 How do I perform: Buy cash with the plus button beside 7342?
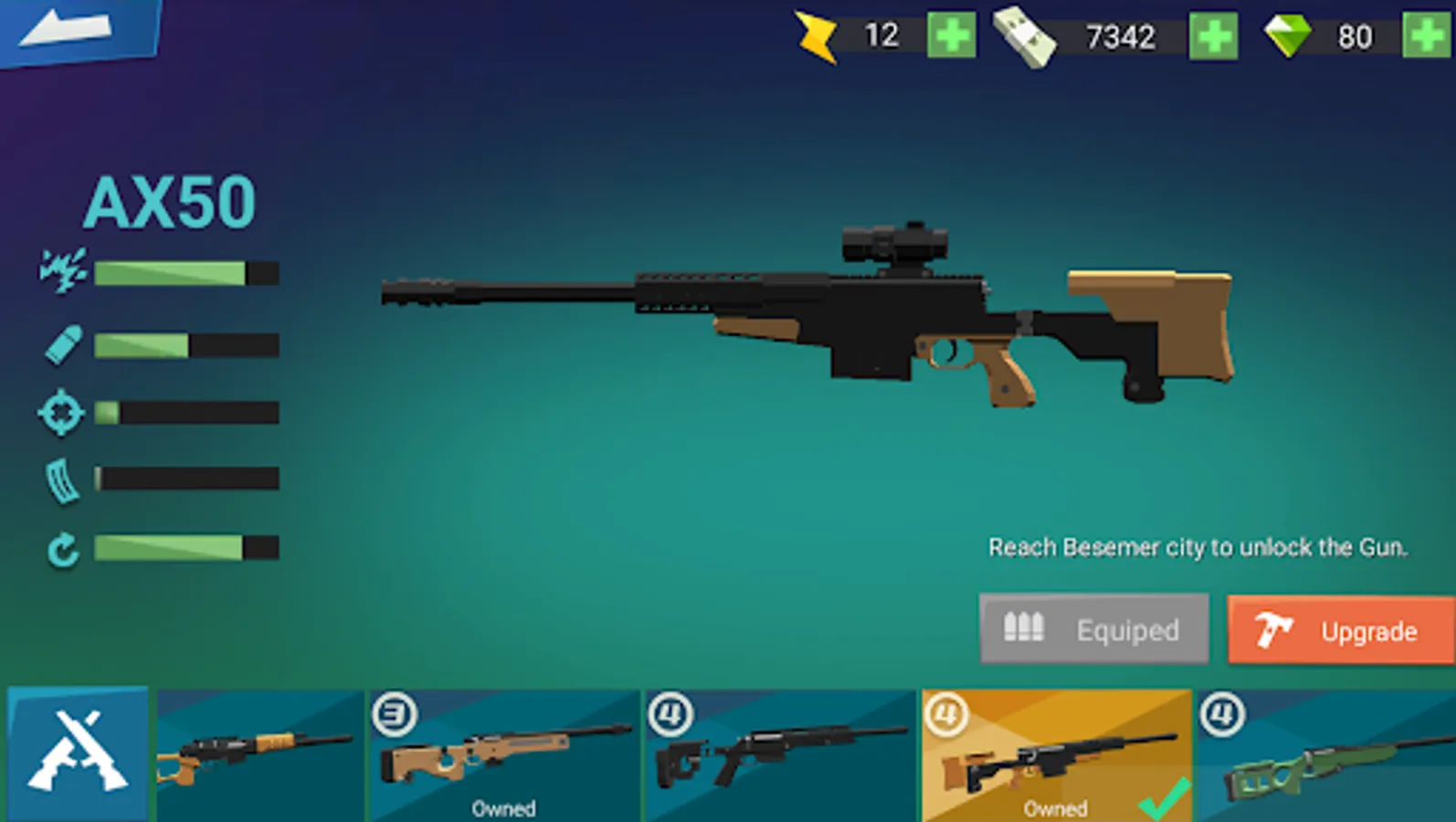pyautogui.click(x=1212, y=35)
